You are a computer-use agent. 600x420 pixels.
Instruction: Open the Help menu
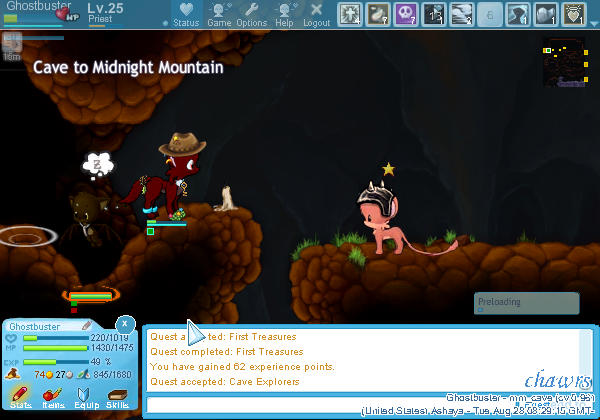click(284, 14)
